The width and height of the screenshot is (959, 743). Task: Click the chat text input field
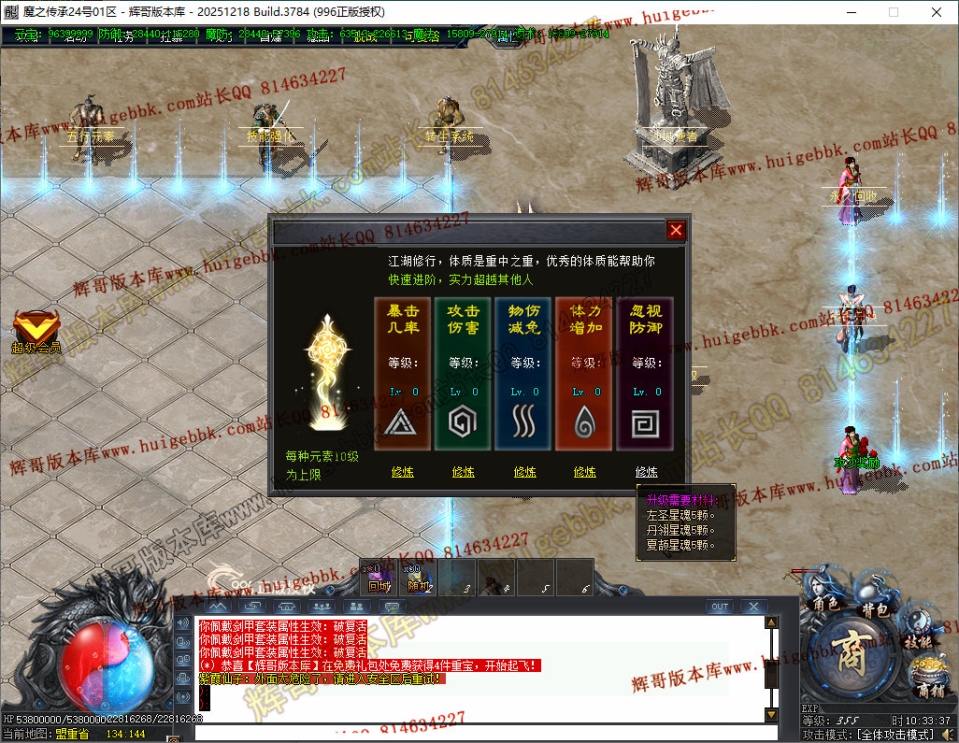point(480,733)
